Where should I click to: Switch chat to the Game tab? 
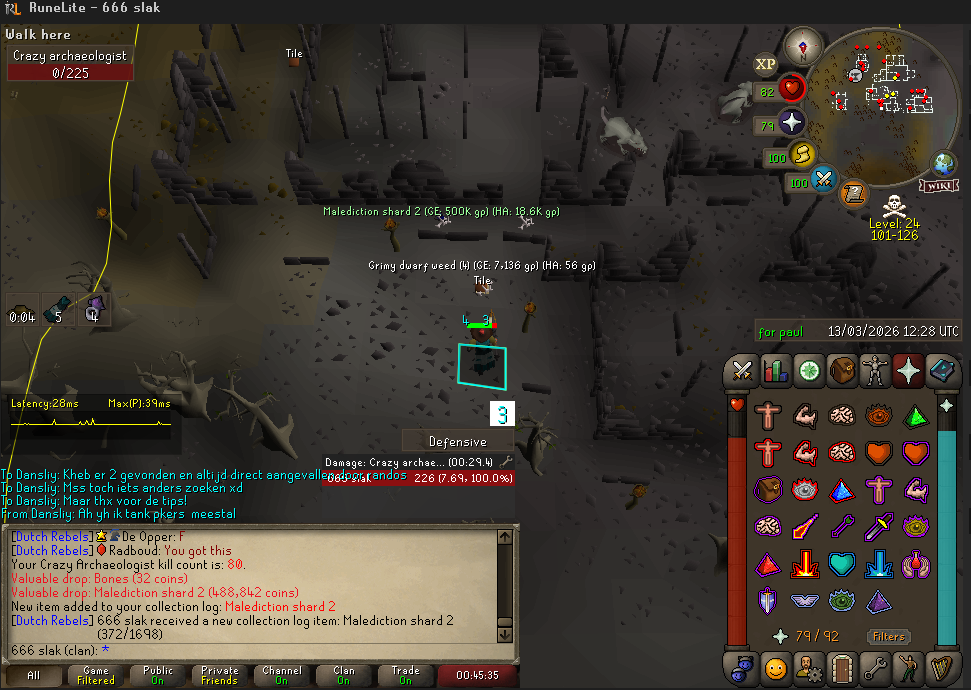tap(96, 676)
